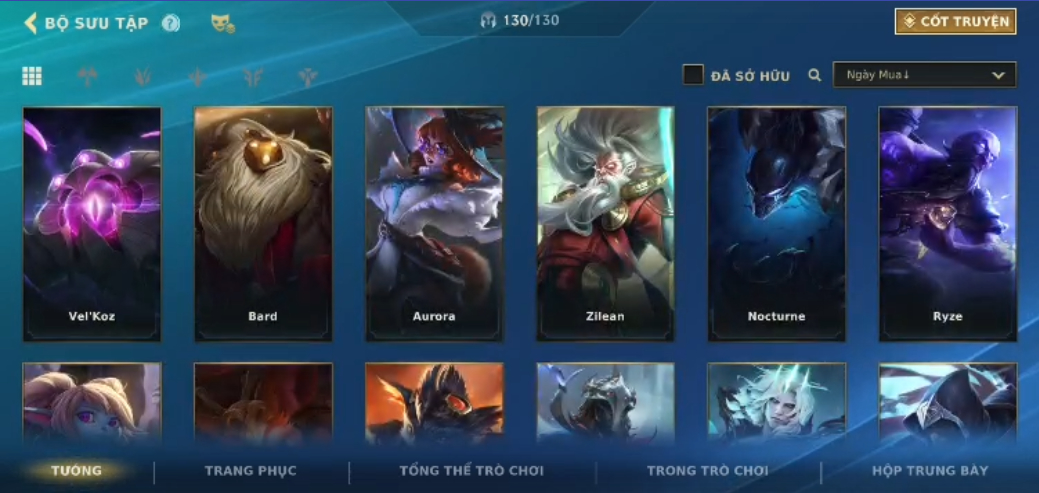Click the theater masks icon

pos(222,23)
